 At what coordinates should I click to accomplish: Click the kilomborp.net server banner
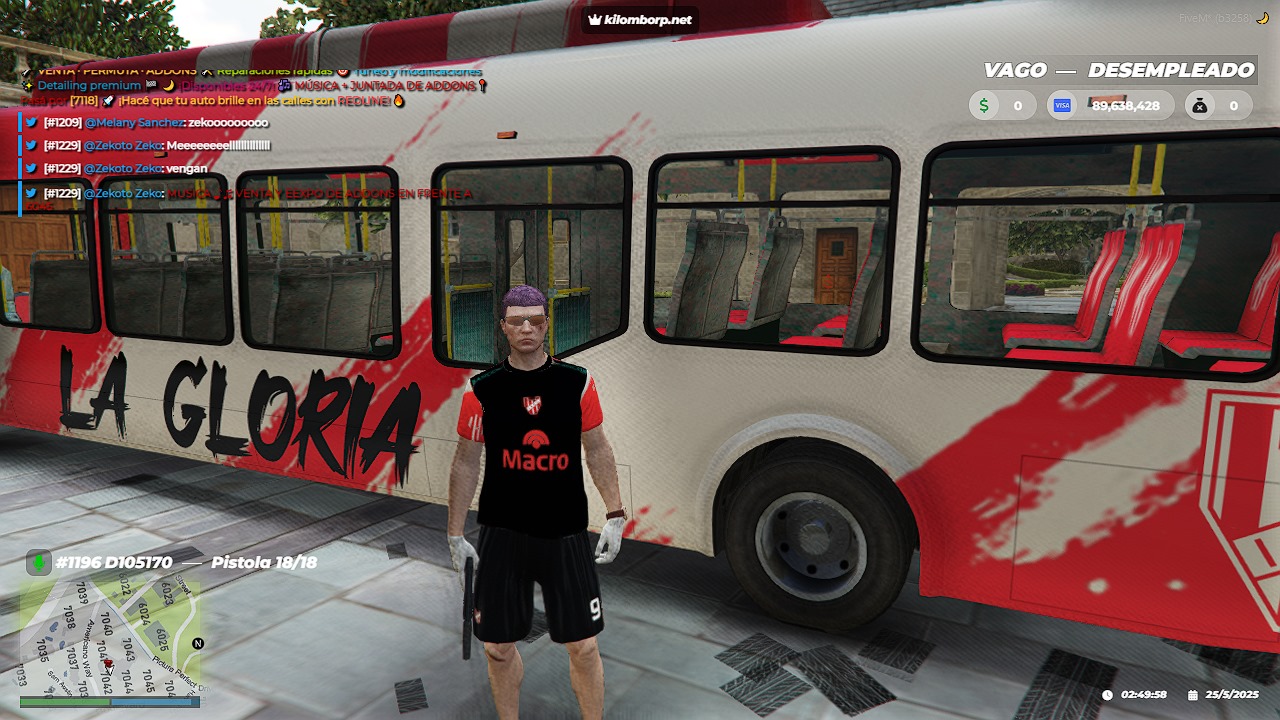640,19
